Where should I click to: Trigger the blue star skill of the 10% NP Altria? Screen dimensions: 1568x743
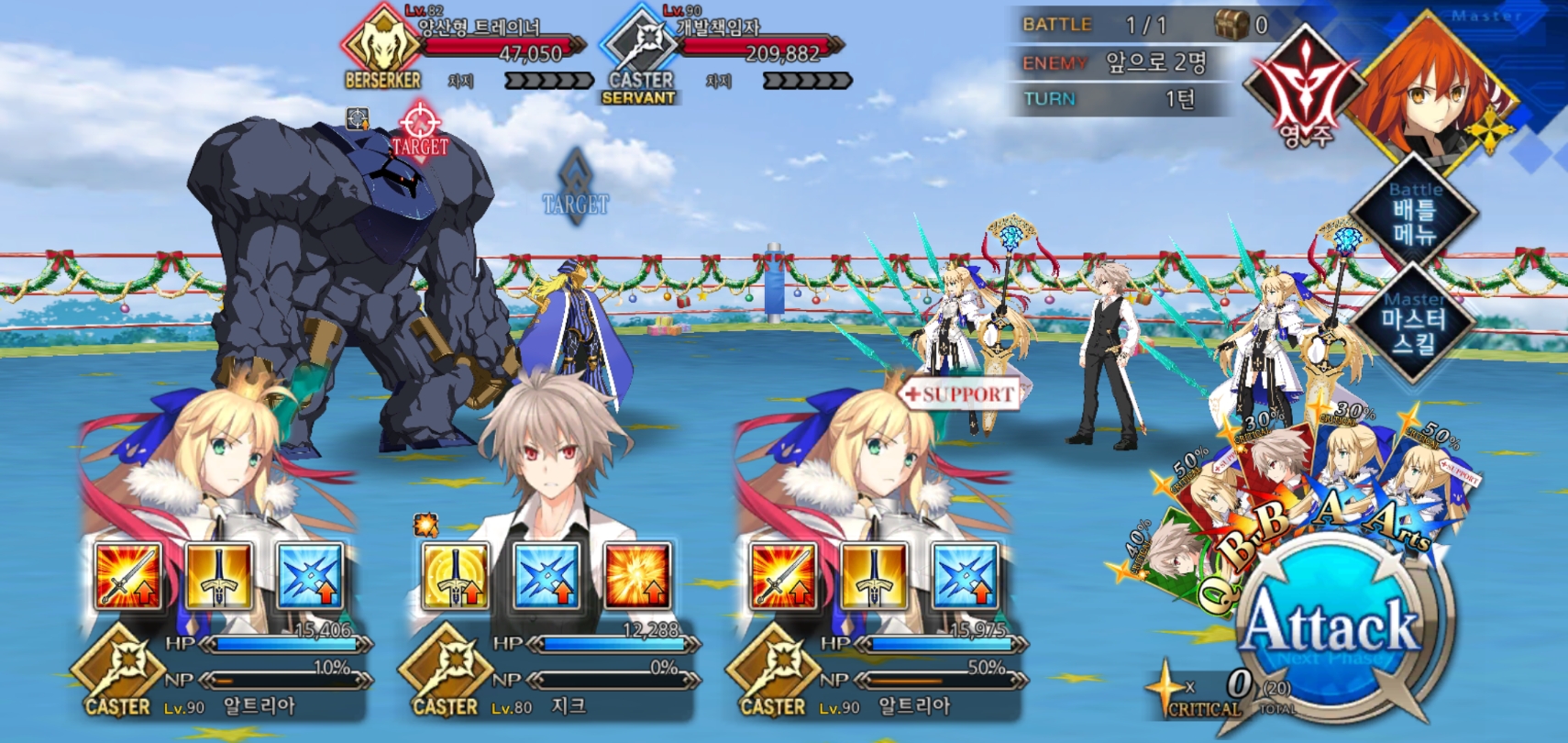point(310,576)
